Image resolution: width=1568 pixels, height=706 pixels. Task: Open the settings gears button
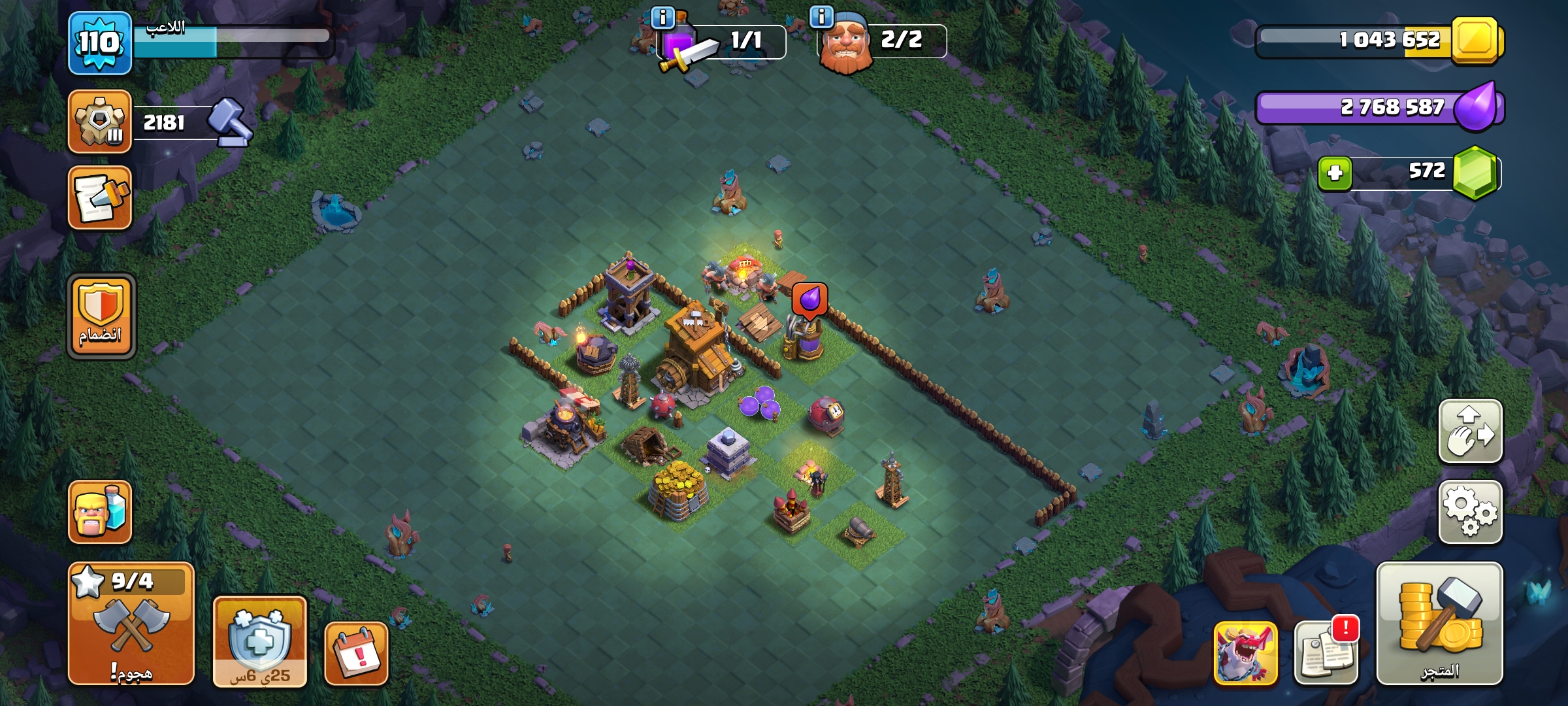[1470, 512]
